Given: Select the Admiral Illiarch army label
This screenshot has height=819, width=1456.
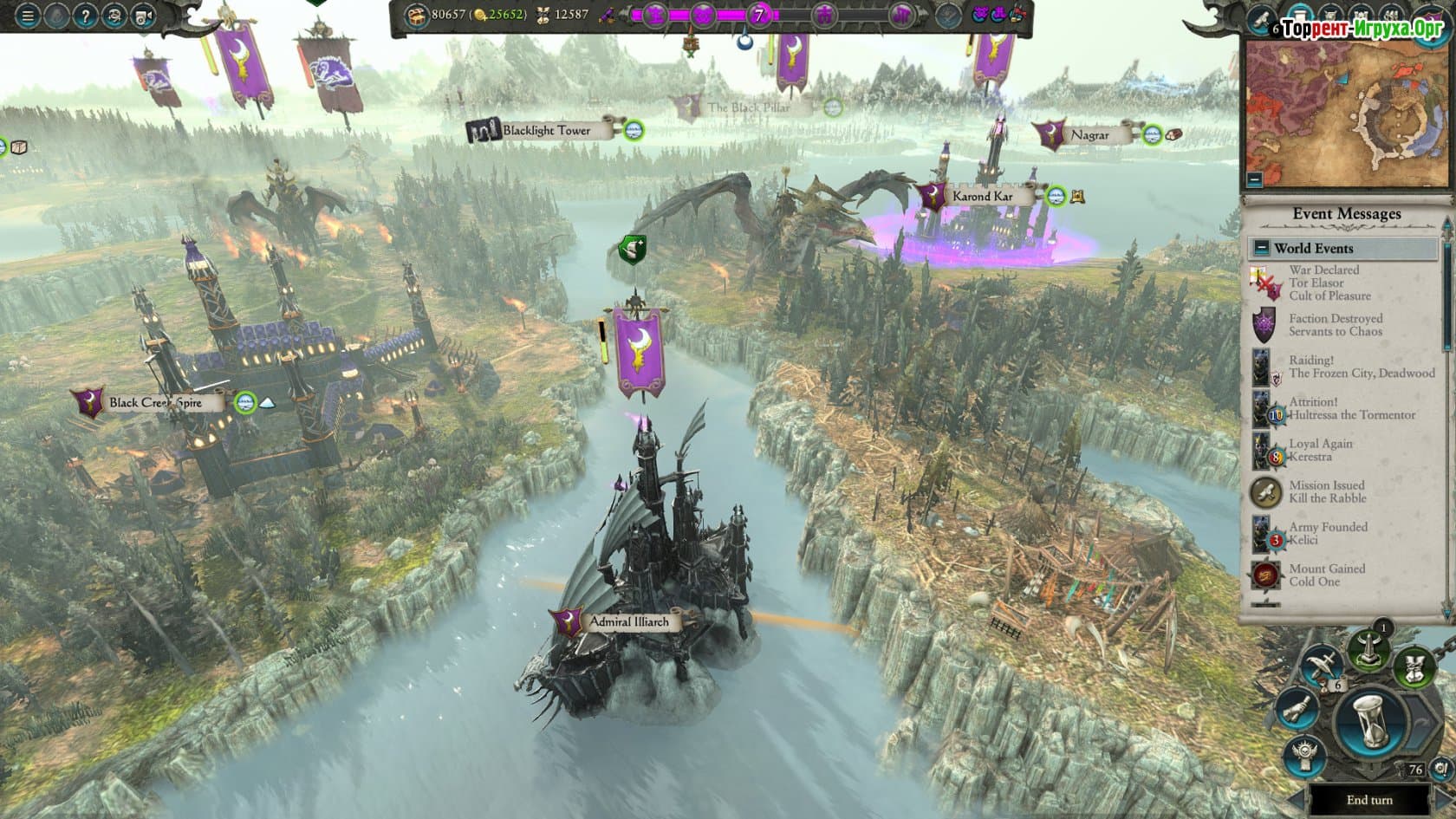Looking at the screenshot, I should point(628,621).
